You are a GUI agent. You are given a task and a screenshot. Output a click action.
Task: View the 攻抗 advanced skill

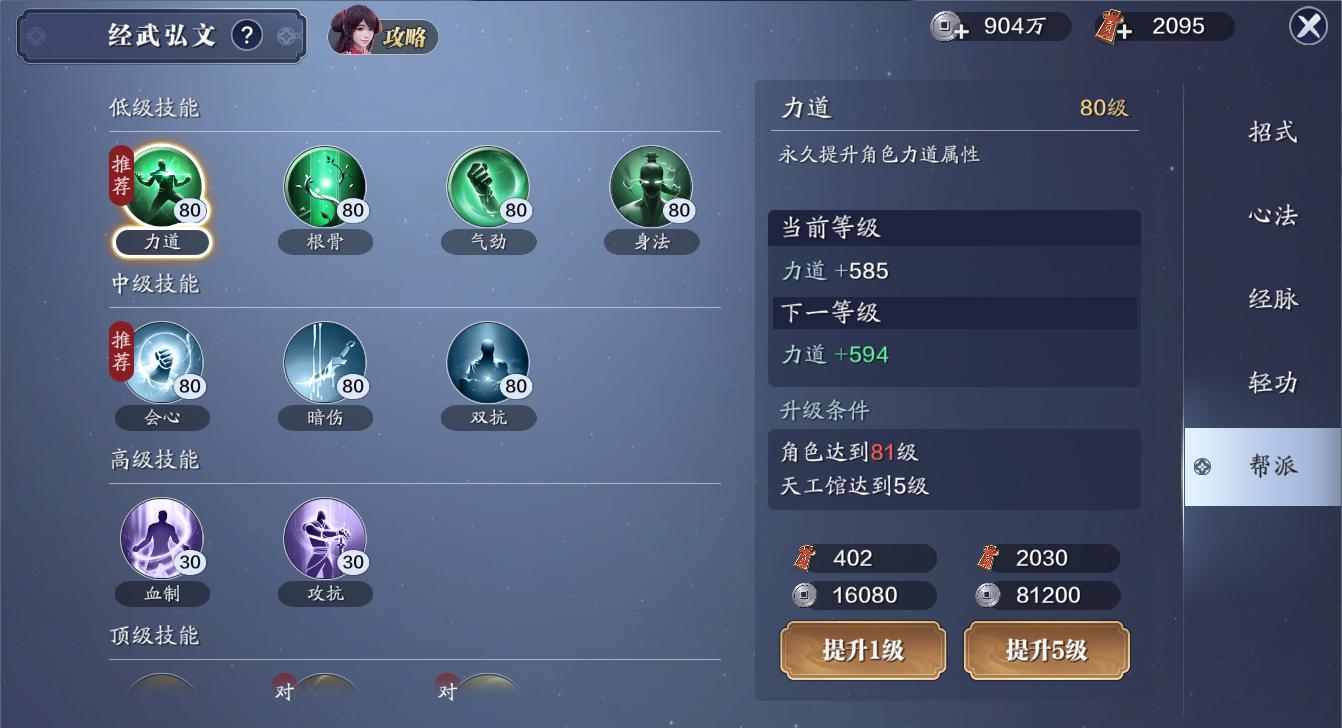pos(325,540)
